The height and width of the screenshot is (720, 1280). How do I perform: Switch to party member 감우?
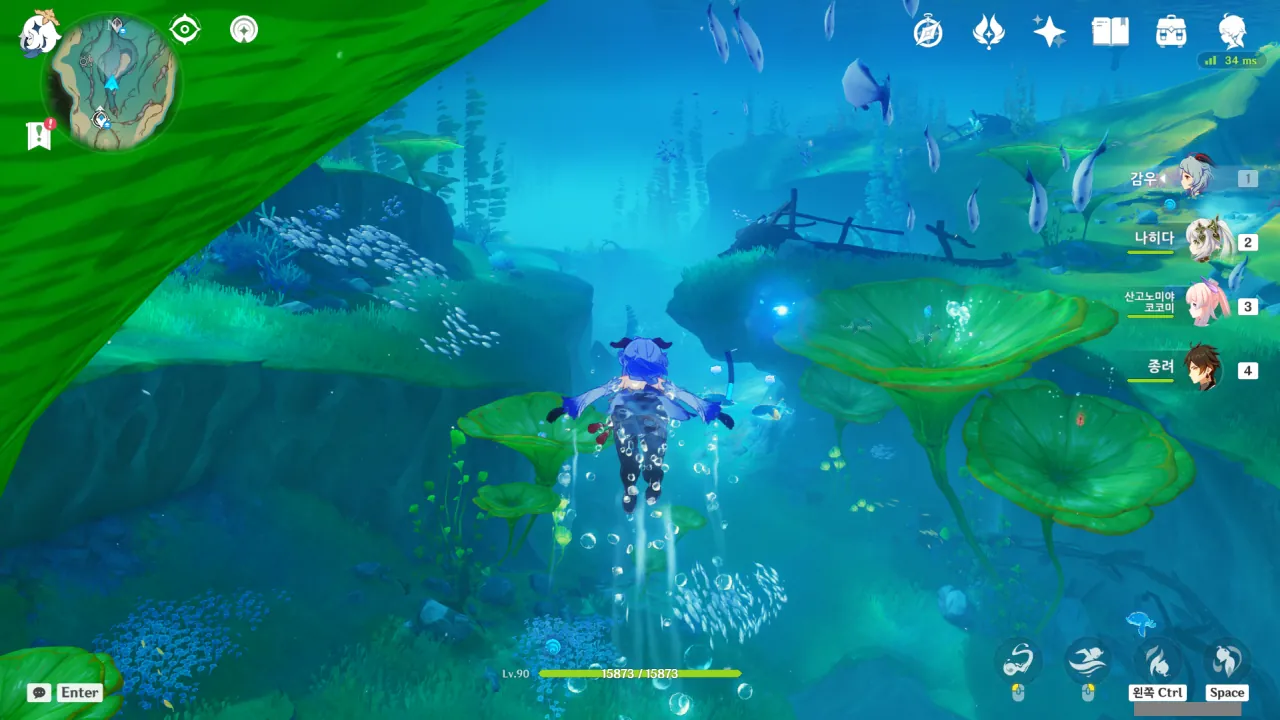1195,179
